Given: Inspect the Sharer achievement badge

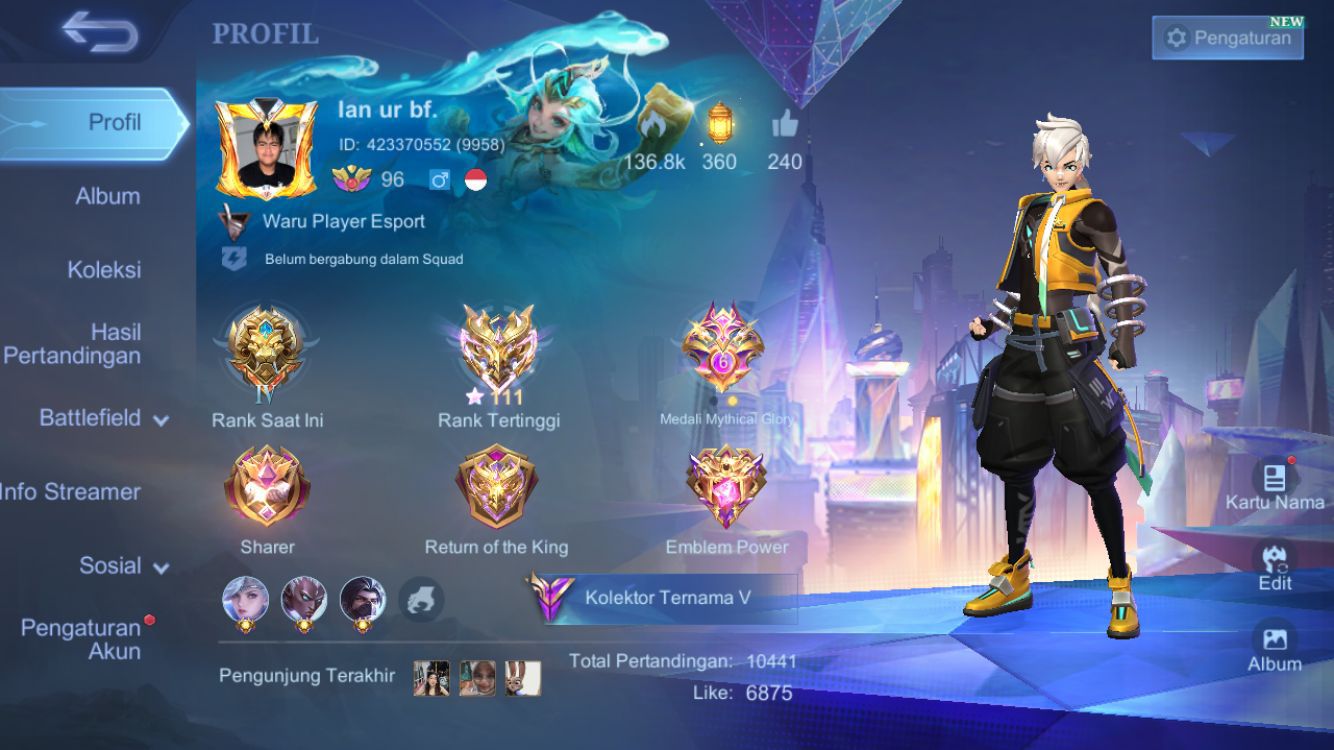Looking at the screenshot, I should click(x=267, y=488).
